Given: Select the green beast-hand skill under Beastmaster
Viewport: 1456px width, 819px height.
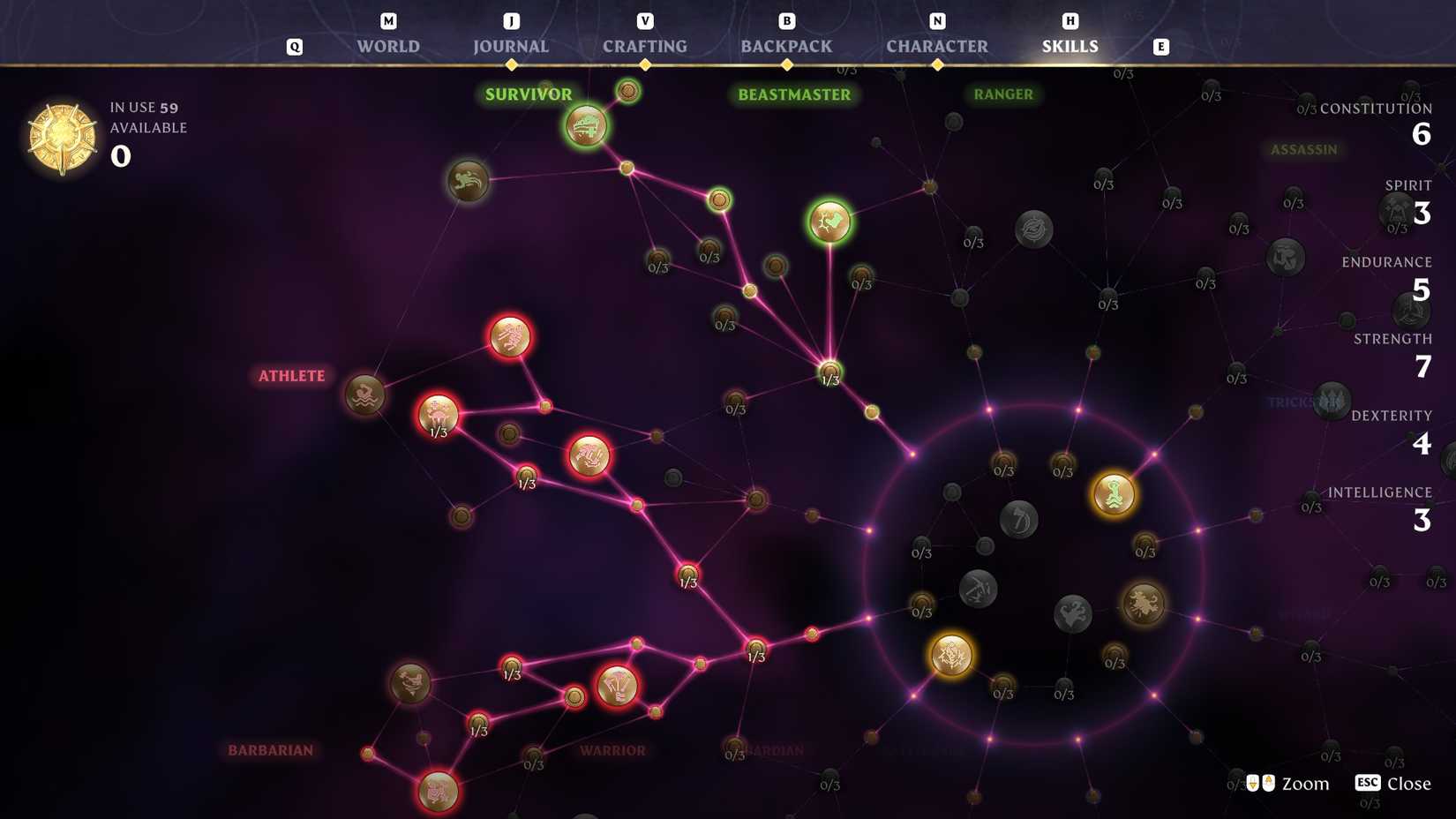Looking at the screenshot, I should pos(830,222).
